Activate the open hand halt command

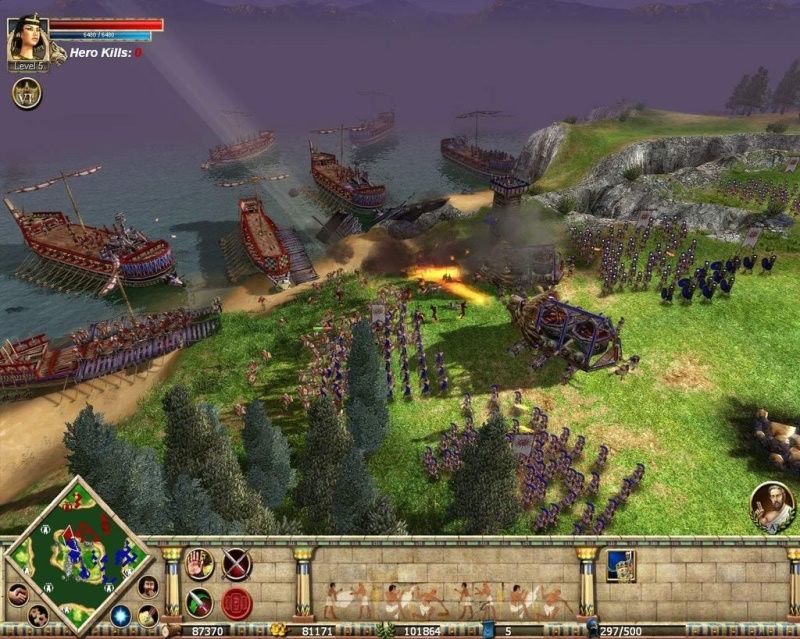(199, 565)
